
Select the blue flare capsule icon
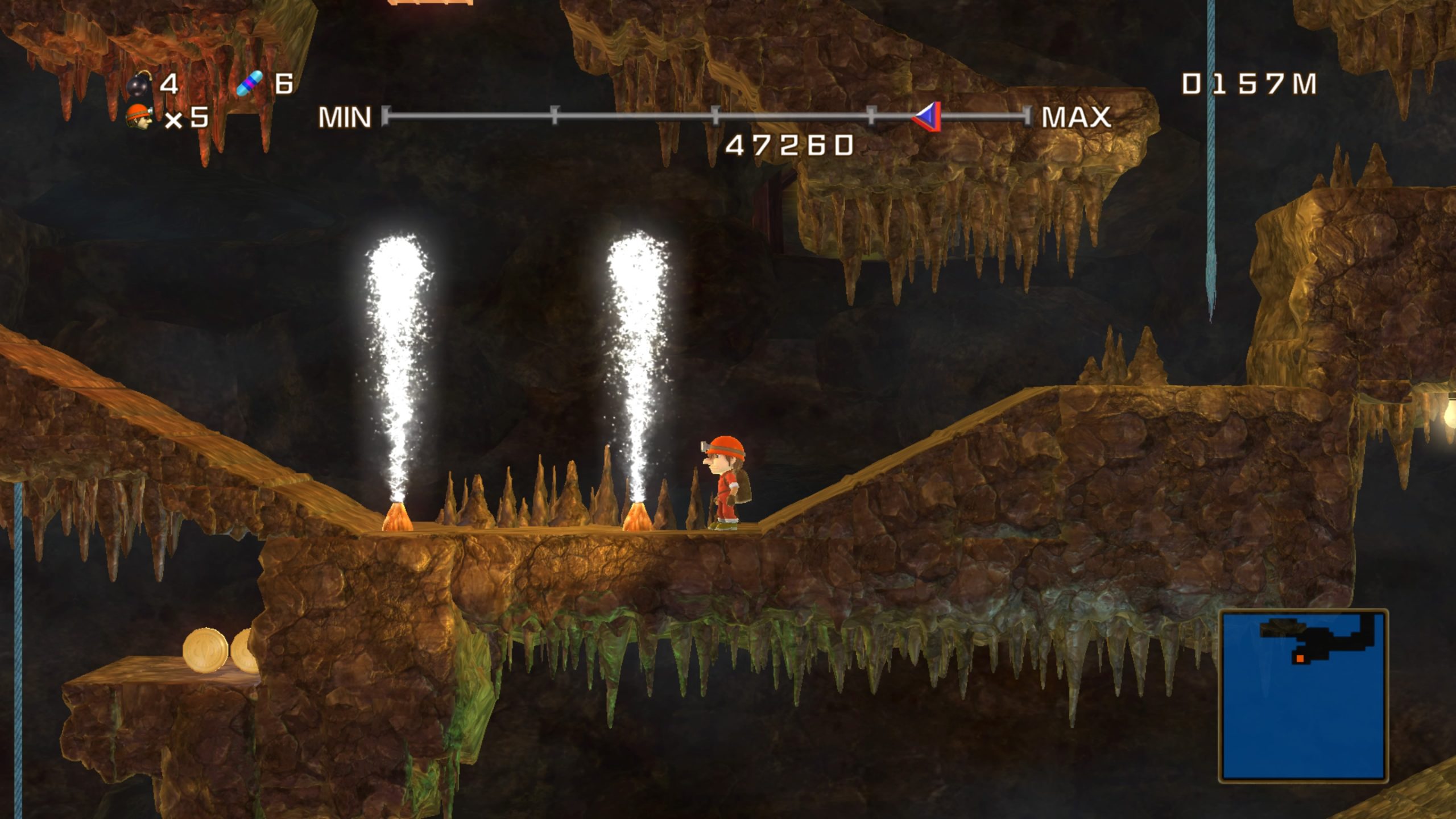(250, 84)
